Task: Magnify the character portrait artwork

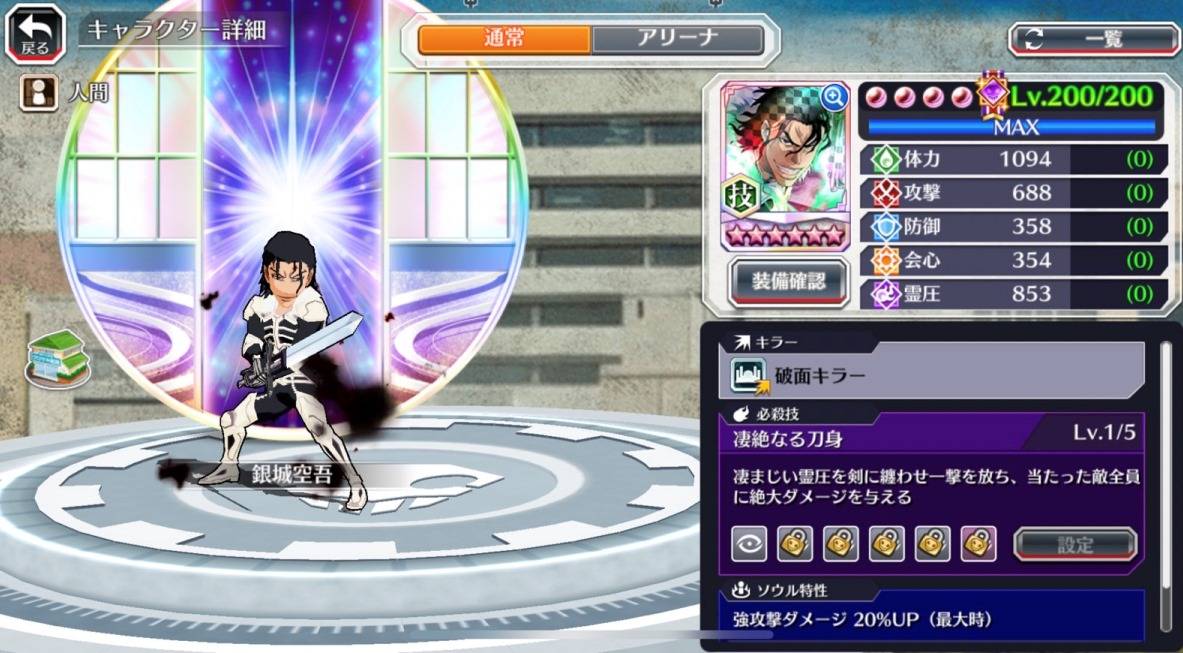Action: (x=833, y=97)
